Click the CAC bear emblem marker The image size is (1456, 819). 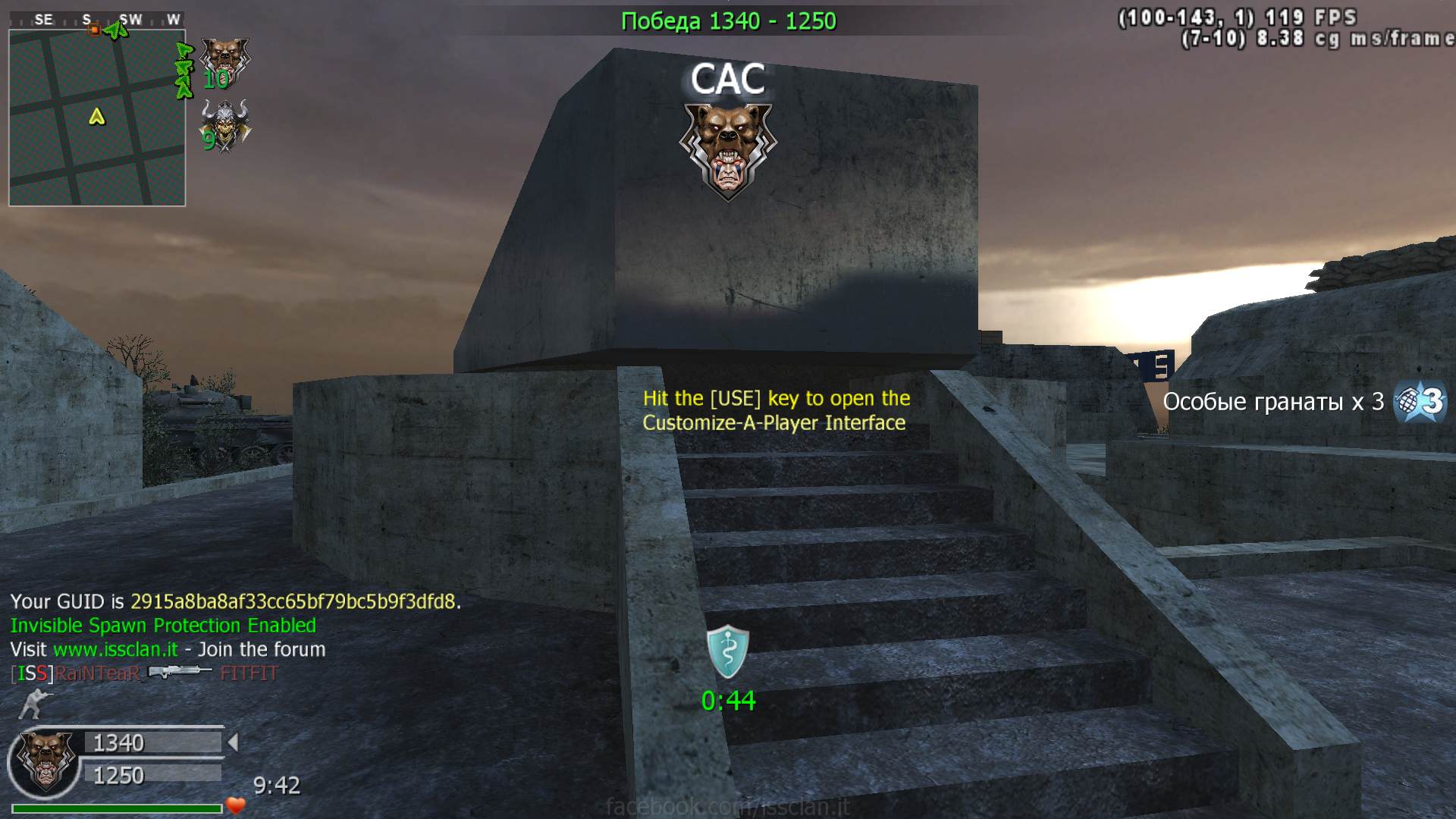pyautogui.click(x=728, y=150)
